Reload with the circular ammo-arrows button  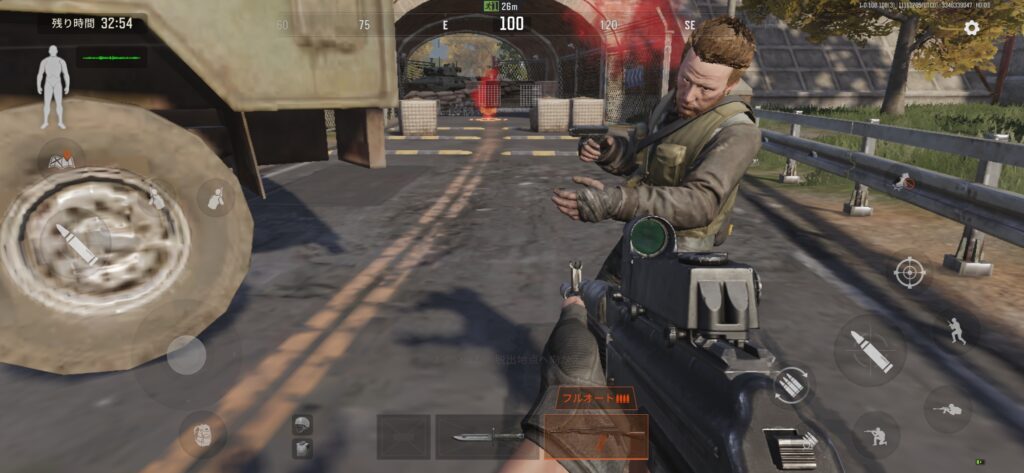(x=791, y=386)
